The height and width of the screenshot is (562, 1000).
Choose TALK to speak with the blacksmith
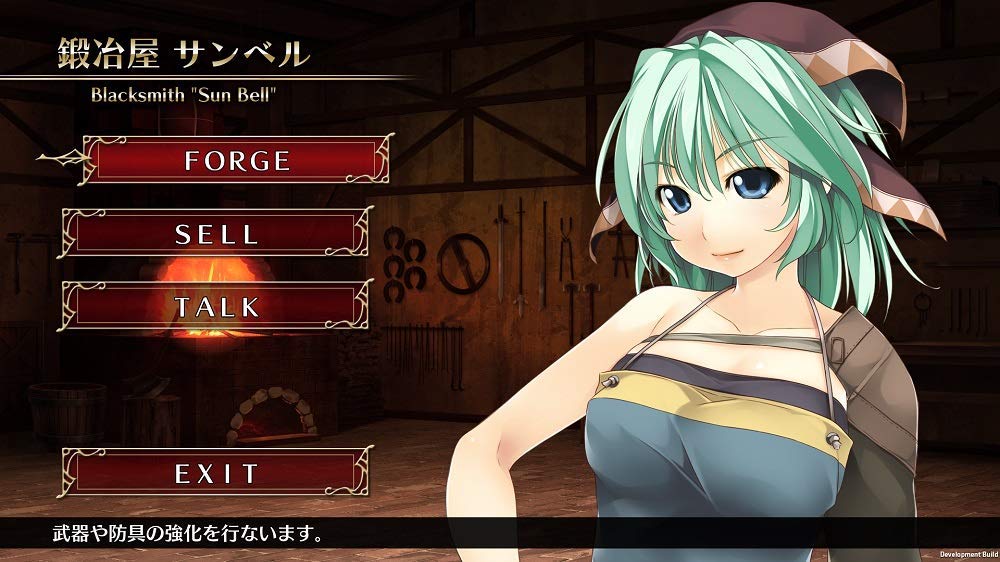pos(217,306)
